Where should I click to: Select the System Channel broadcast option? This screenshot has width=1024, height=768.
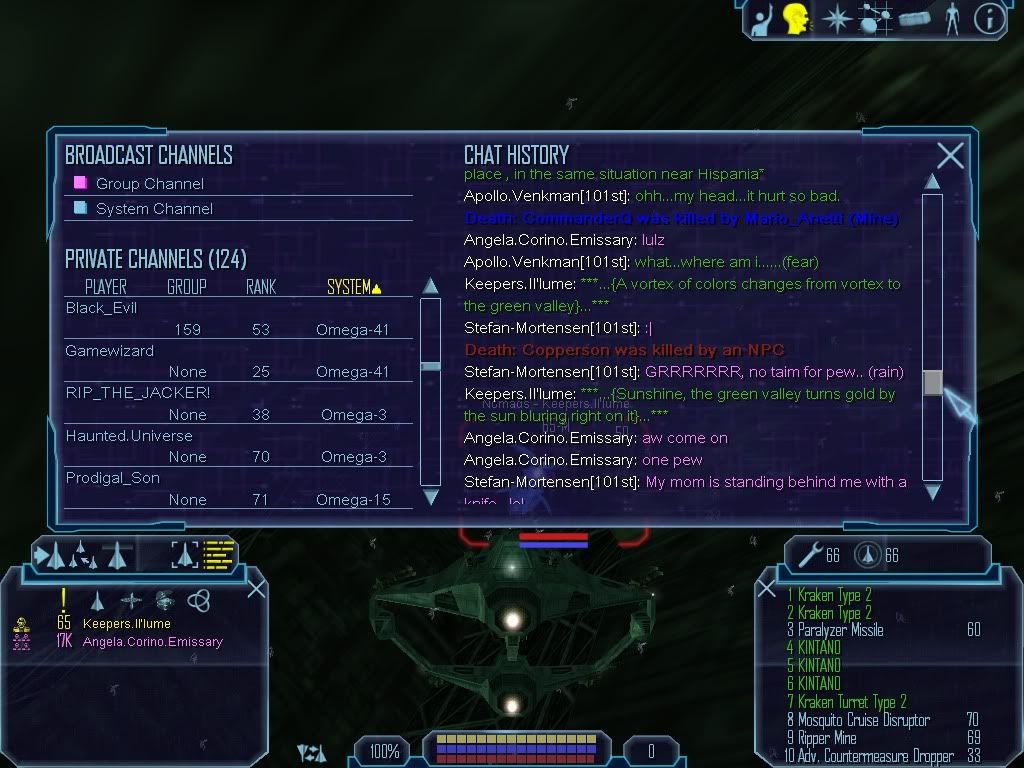[x=154, y=209]
